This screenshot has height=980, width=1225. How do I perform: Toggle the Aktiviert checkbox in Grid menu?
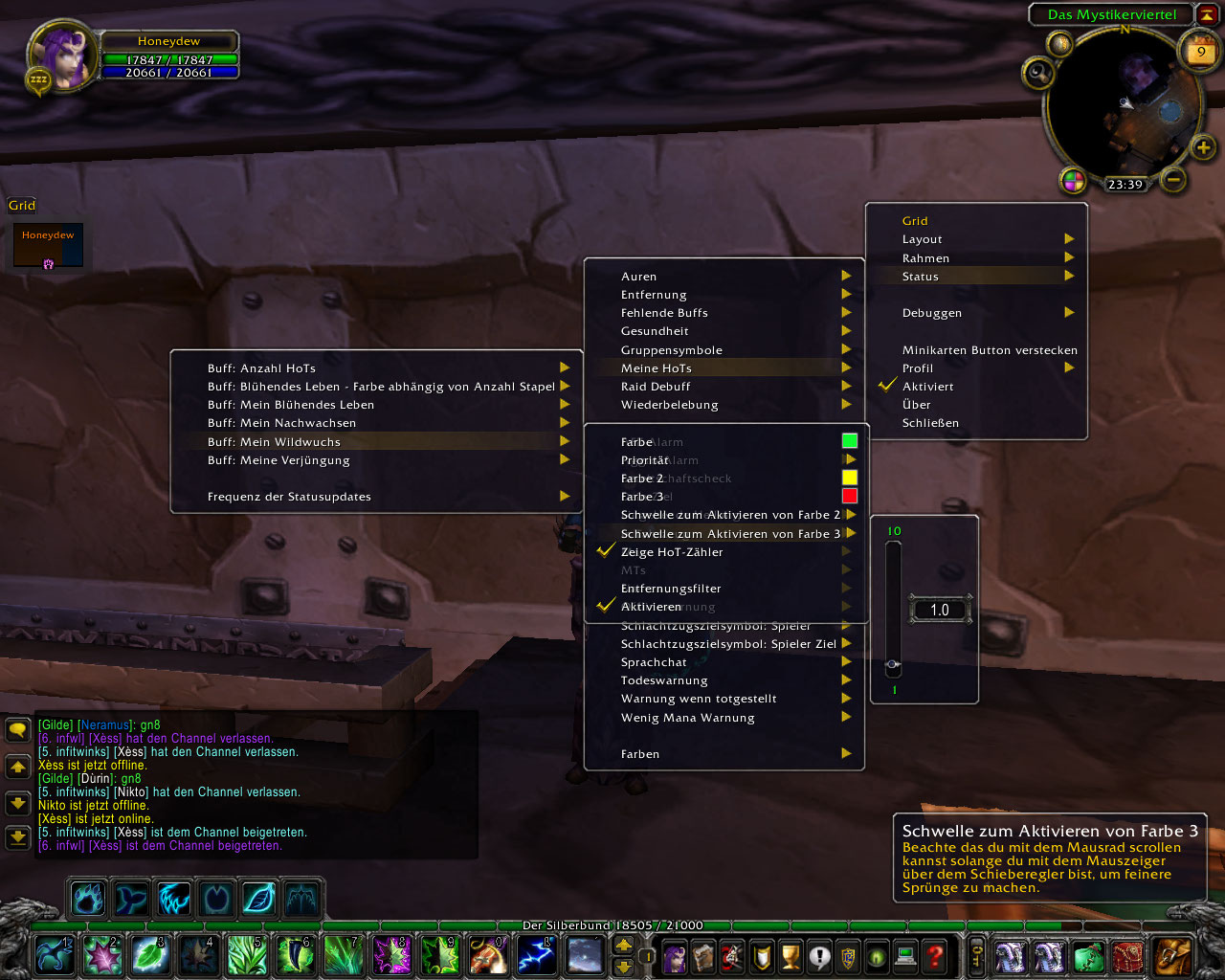click(887, 387)
